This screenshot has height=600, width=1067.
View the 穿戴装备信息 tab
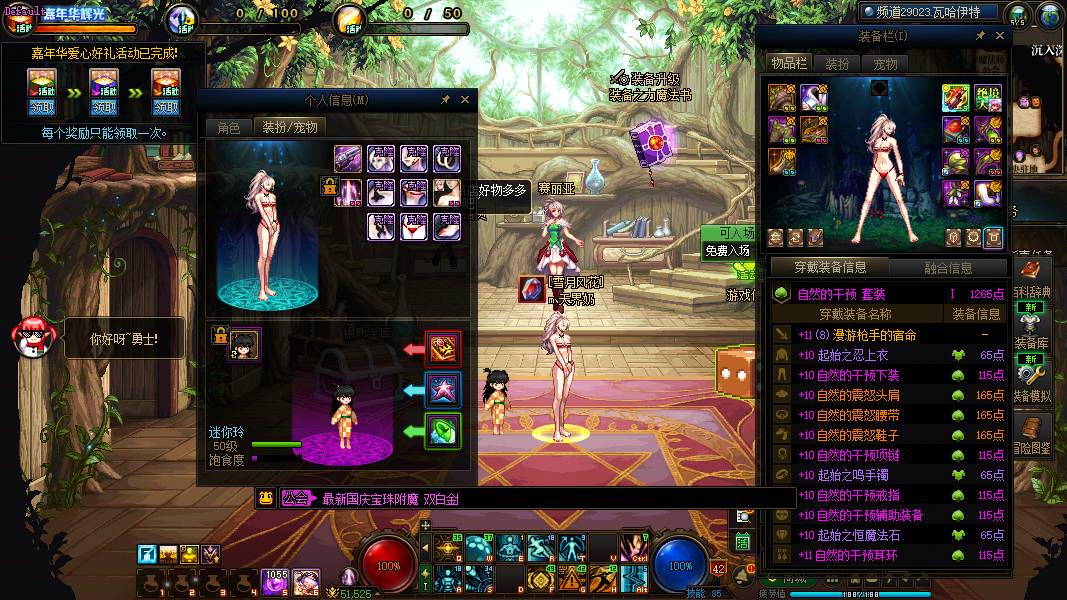click(830, 268)
